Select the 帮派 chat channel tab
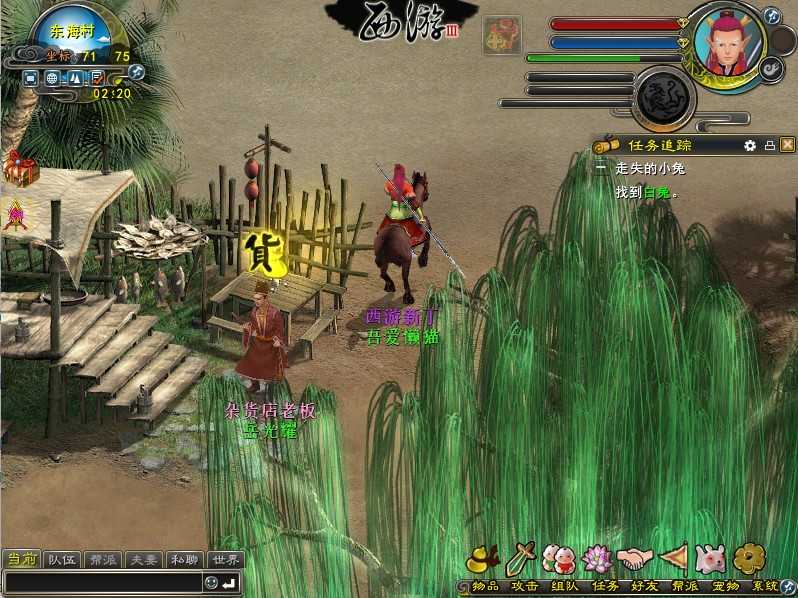 coord(103,560)
